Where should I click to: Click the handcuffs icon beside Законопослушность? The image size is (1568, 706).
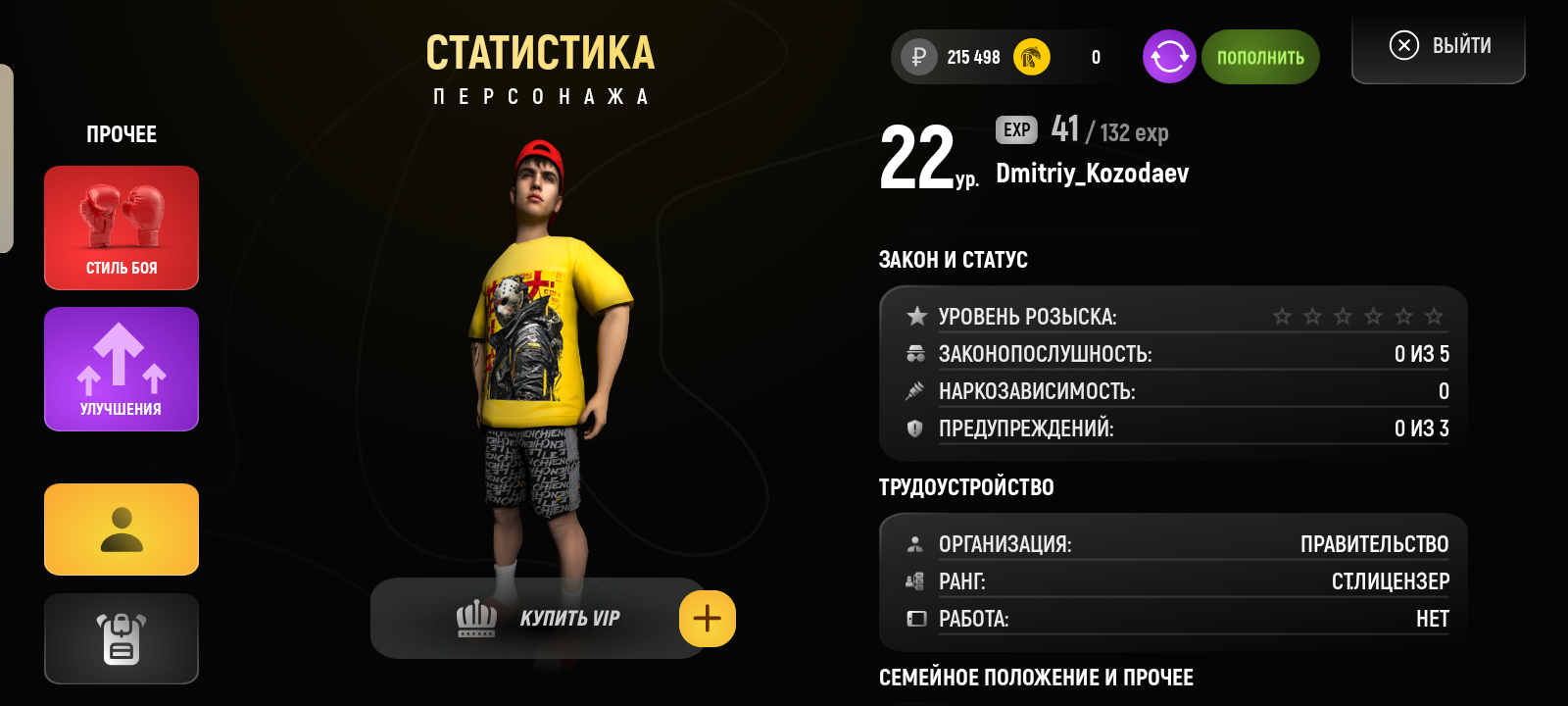(917, 353)
